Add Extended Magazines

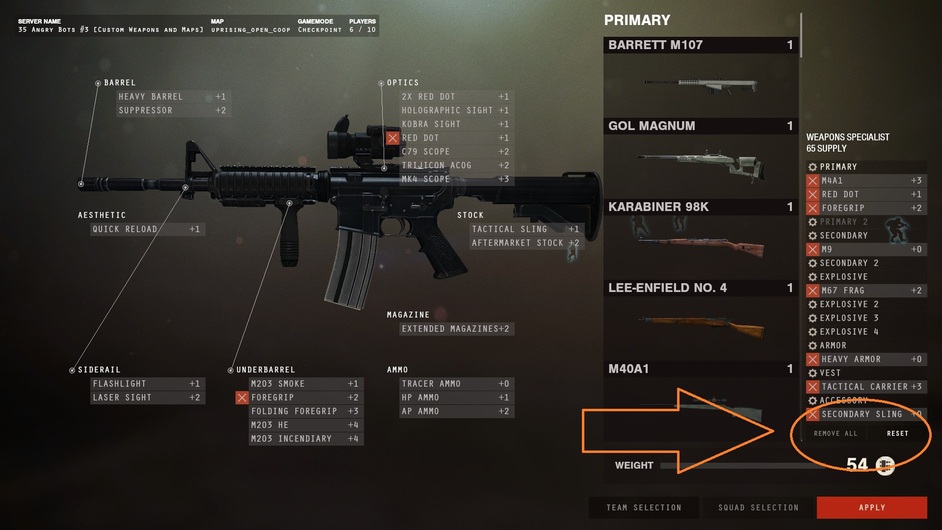coord(456,328)
